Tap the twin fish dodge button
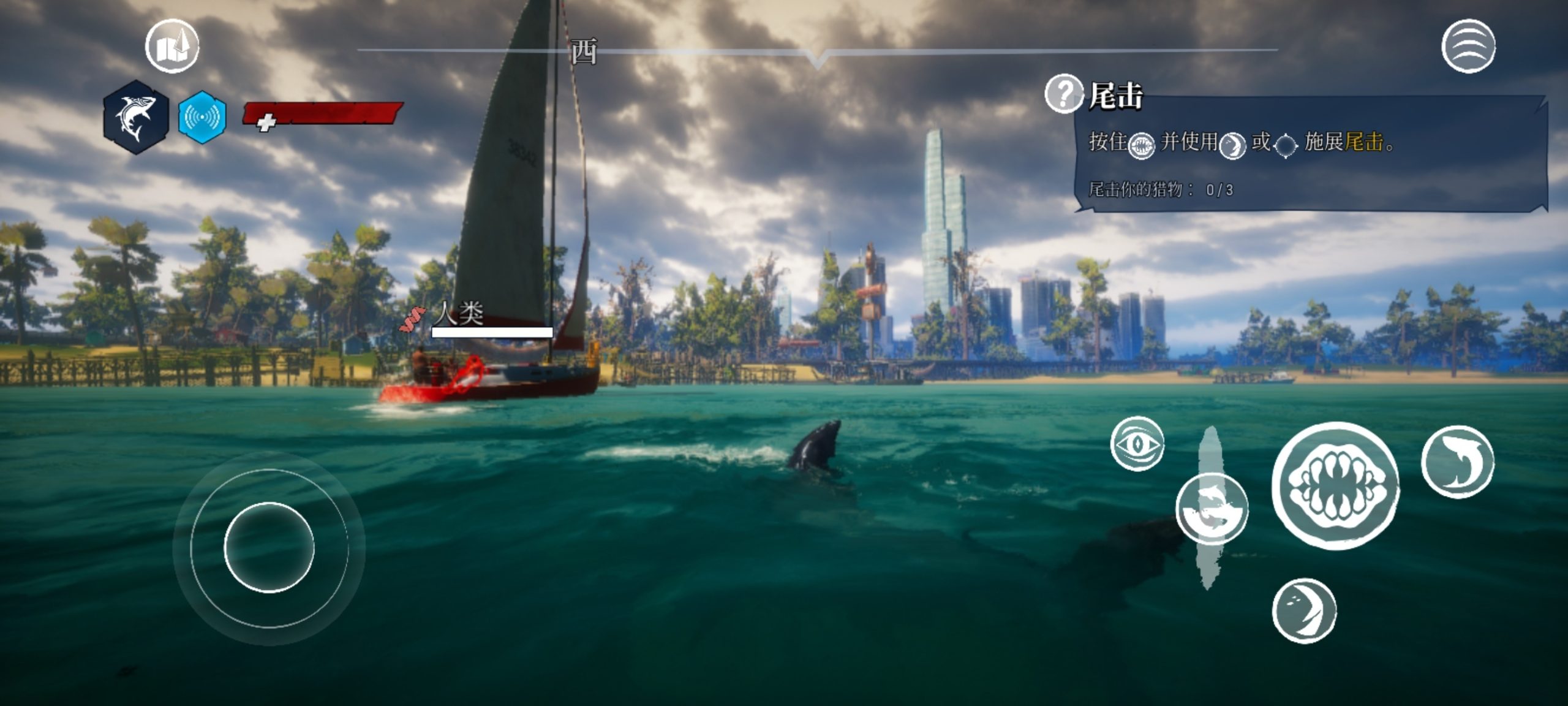Screen dimensions: 1568x706 pyautogui.click(x=1212, y=509)
